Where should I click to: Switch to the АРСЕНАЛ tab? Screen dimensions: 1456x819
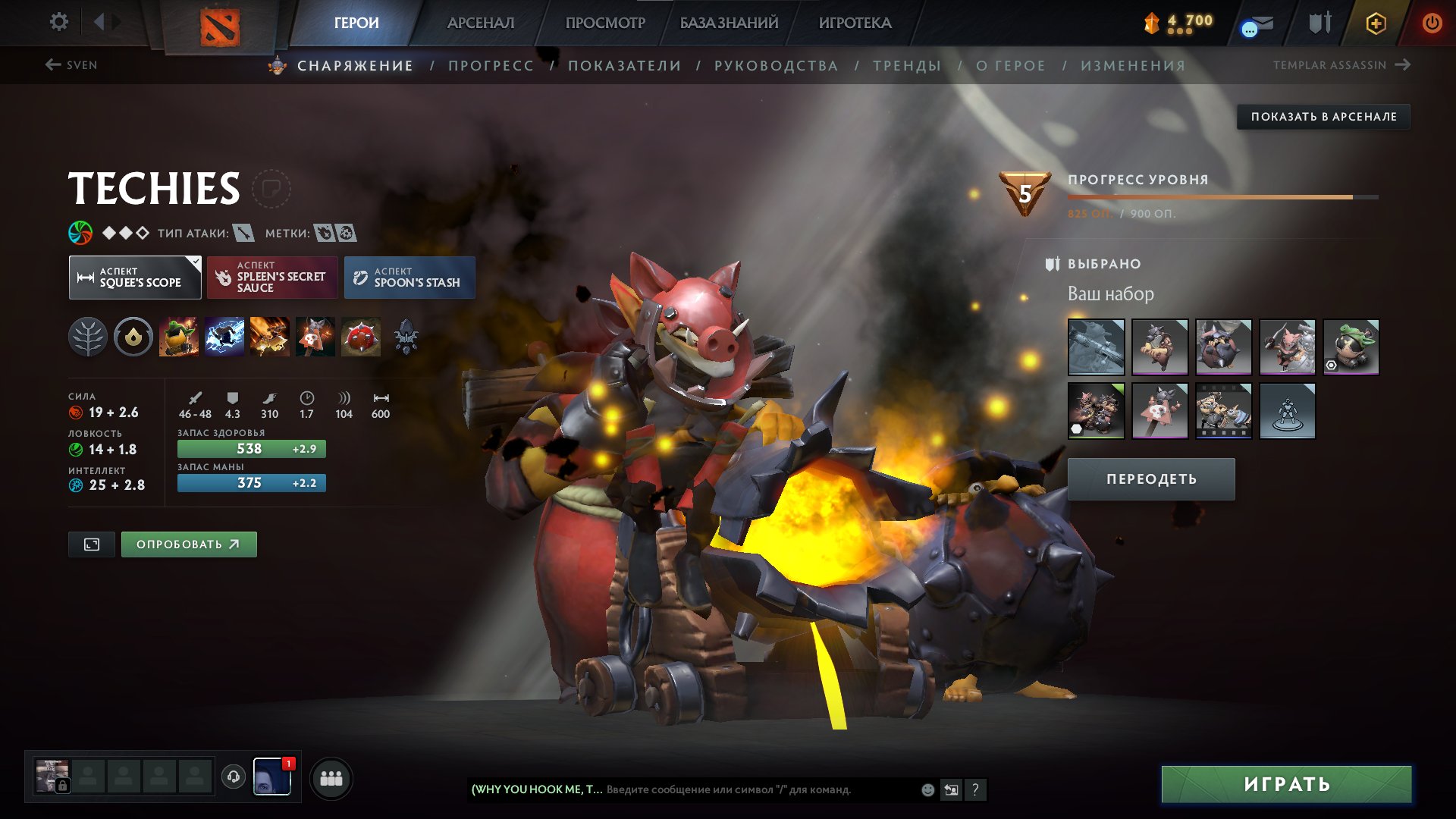(x=480, y=23)
